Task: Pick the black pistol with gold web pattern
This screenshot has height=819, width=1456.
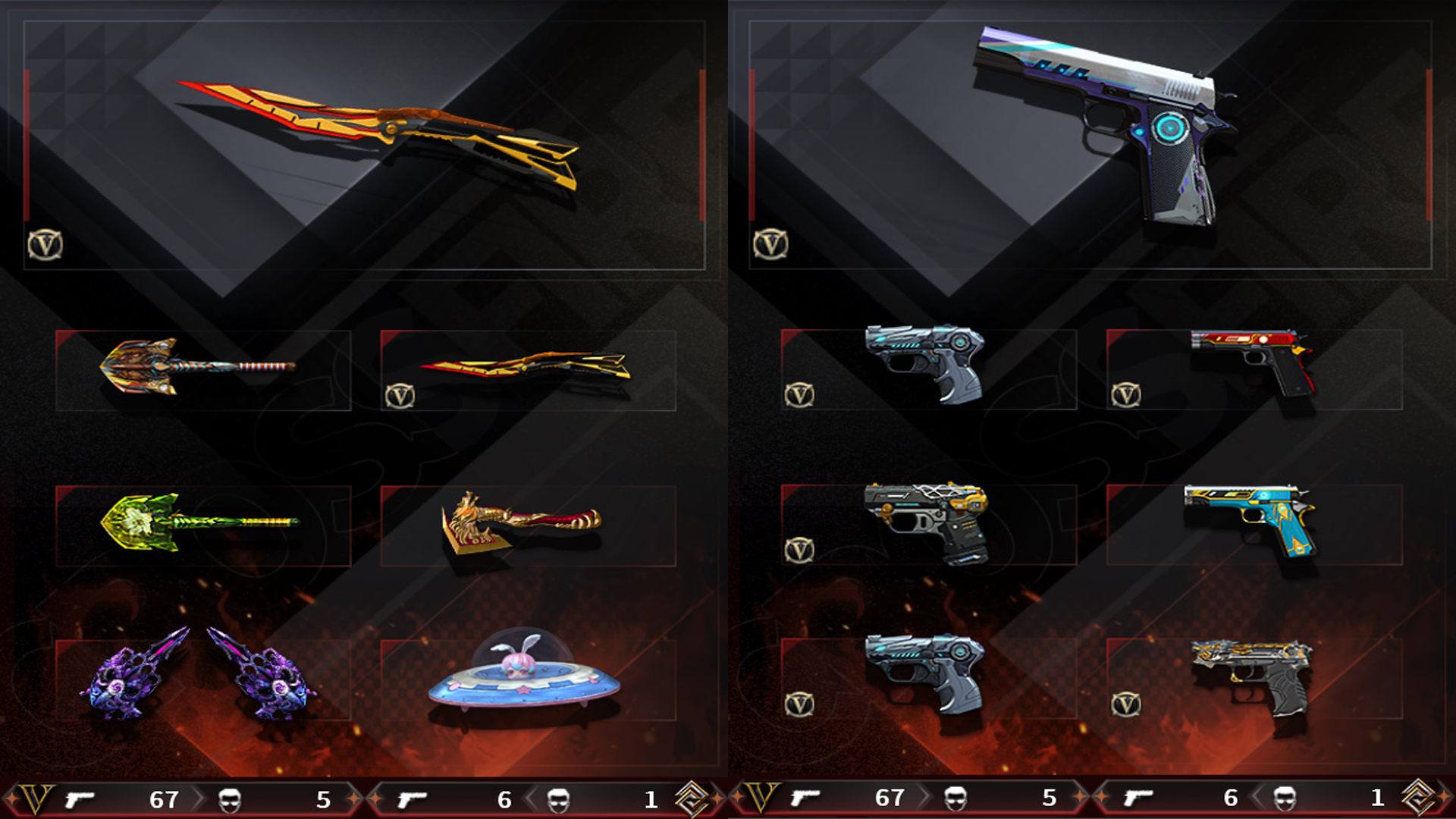Action: pyautogui.click(x=928, y=525)
